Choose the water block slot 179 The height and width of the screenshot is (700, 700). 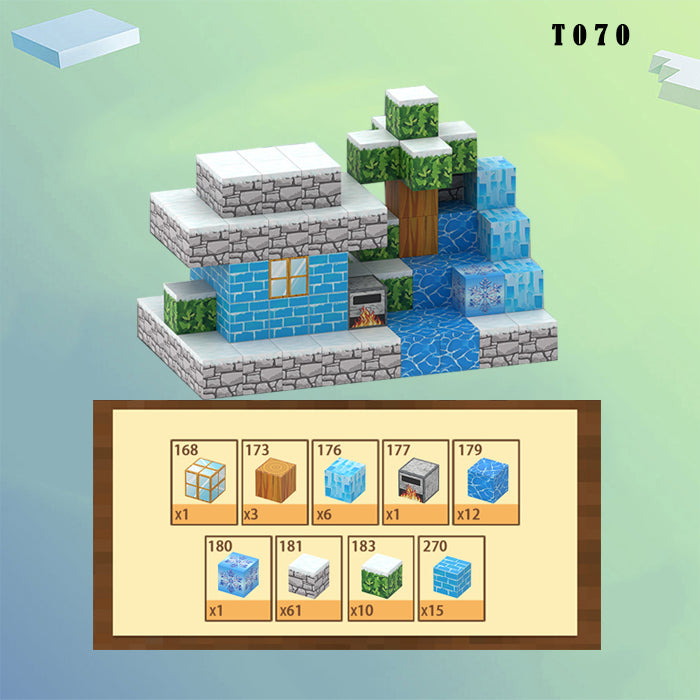pyautogui.click(x=488, y=482)
